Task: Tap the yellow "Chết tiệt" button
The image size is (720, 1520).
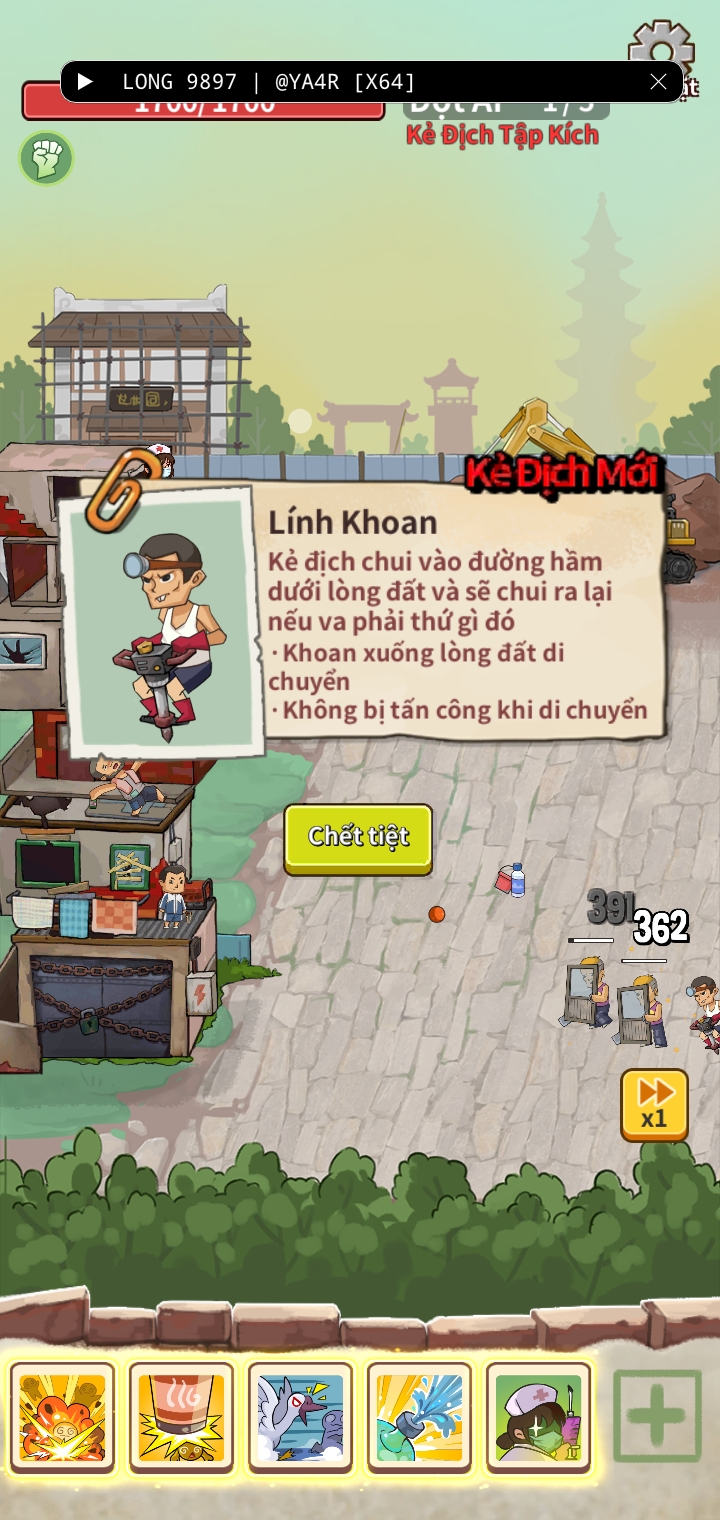Action: (x=358, y=837)
